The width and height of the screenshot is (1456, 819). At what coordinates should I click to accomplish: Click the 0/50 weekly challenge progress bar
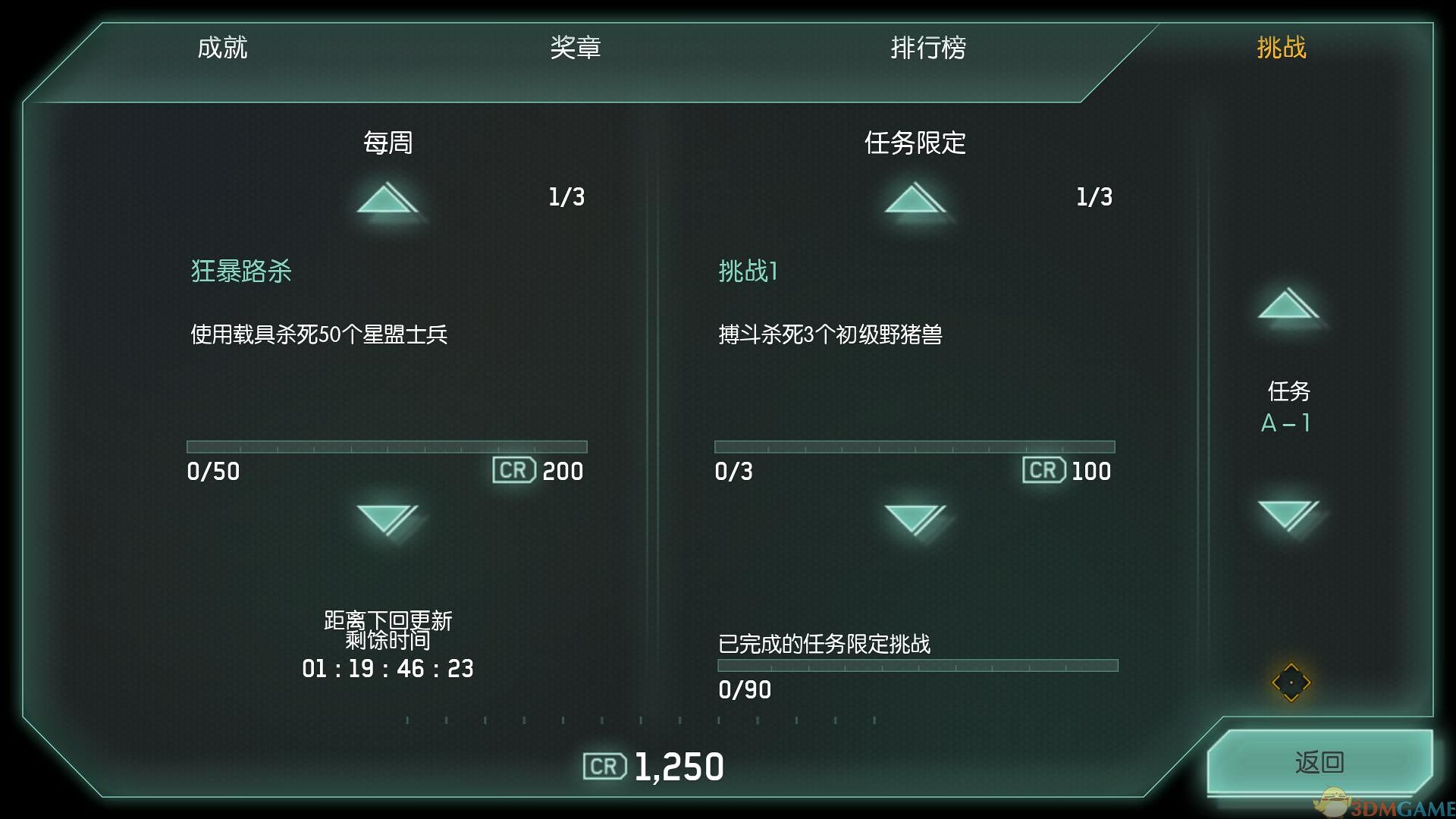point(387,447)
